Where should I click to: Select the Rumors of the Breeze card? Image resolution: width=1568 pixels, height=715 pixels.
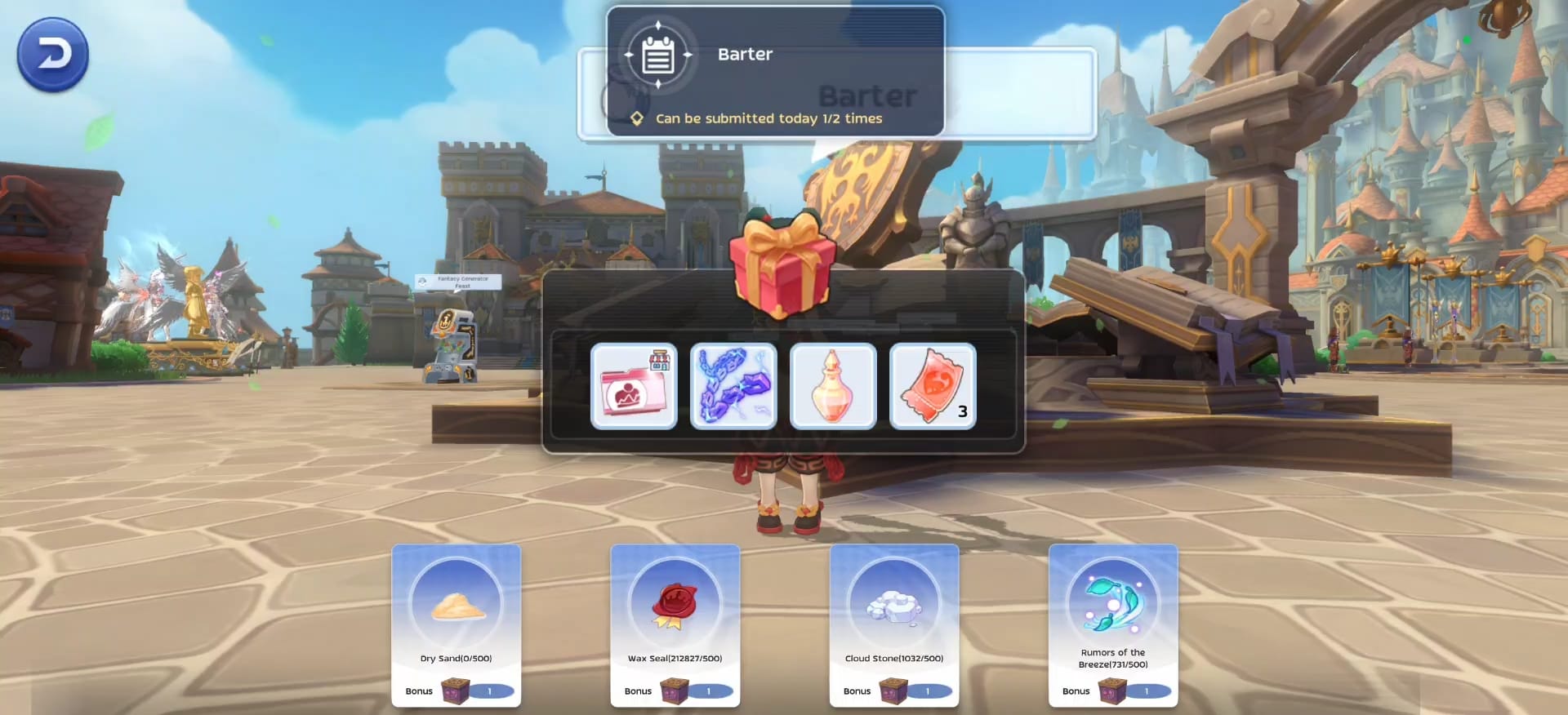(1112, 624)
